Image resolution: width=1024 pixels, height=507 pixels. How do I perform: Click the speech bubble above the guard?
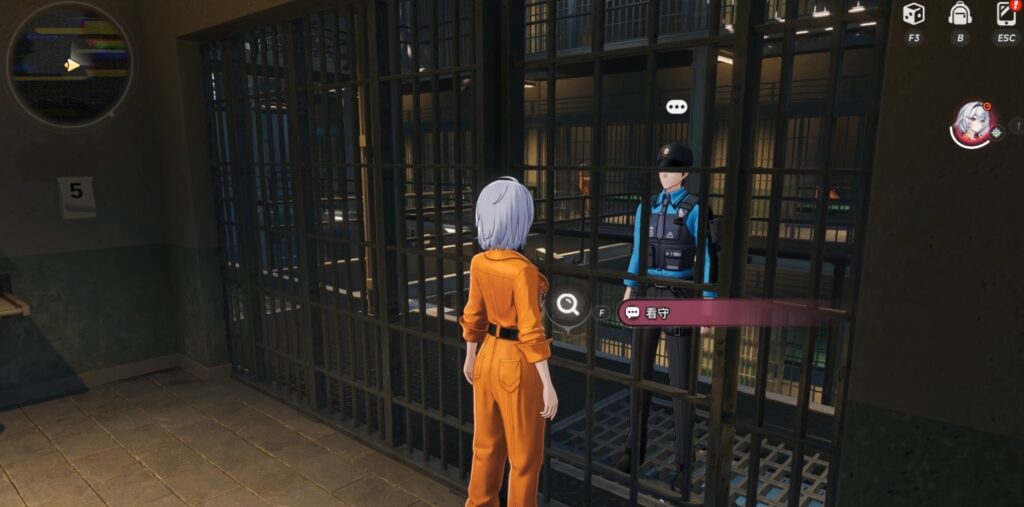(677, 107)
